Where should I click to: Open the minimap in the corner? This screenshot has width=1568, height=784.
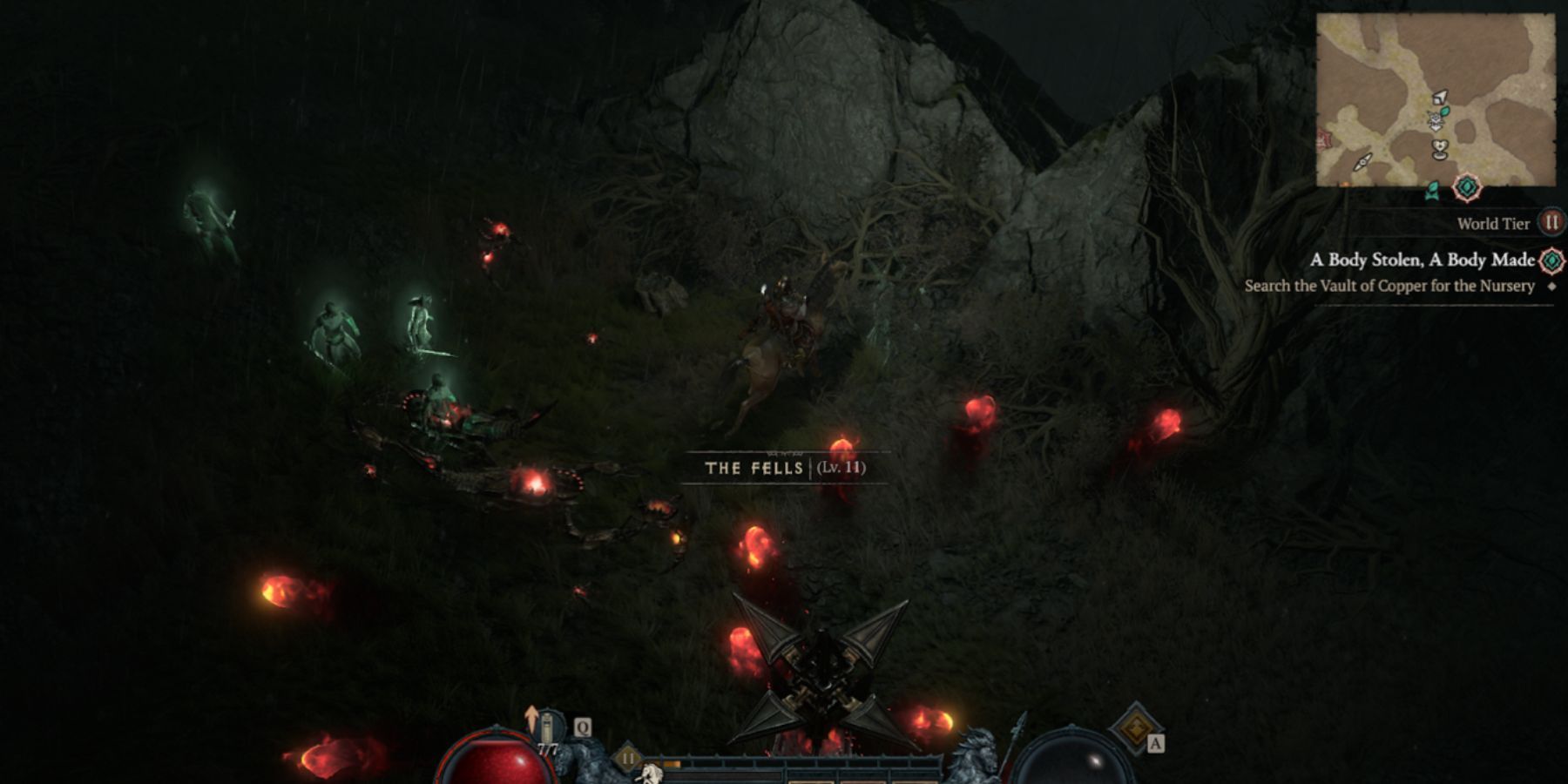point(1435,100)
